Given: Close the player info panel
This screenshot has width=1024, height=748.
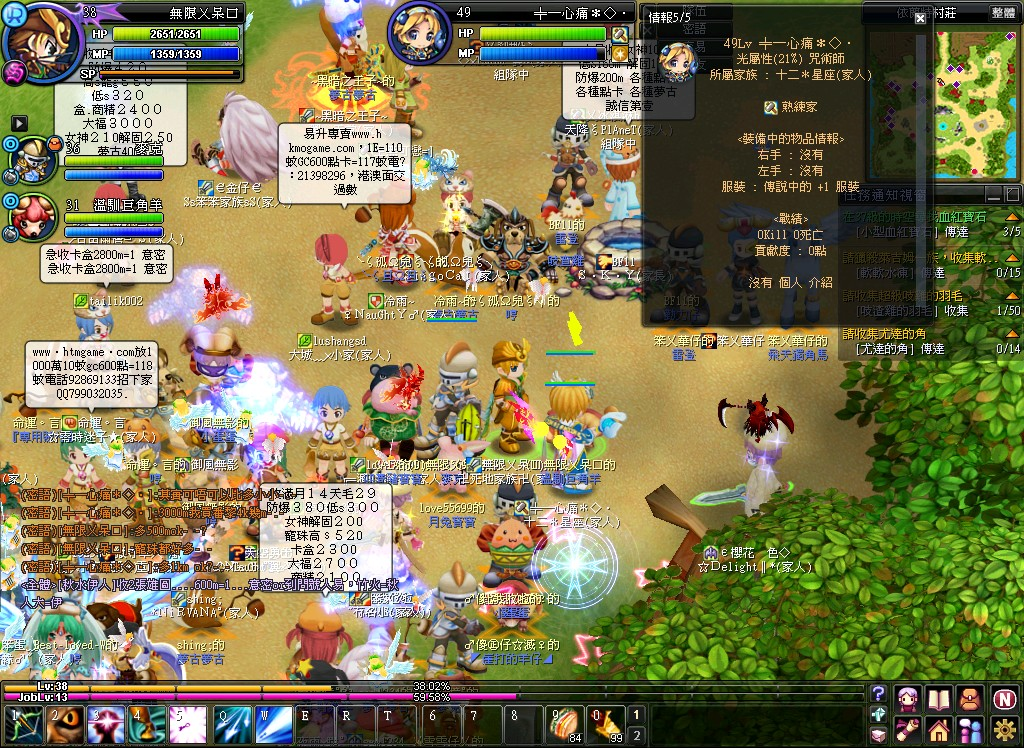Looking at the screenshot, I should [x=920, y=18].
